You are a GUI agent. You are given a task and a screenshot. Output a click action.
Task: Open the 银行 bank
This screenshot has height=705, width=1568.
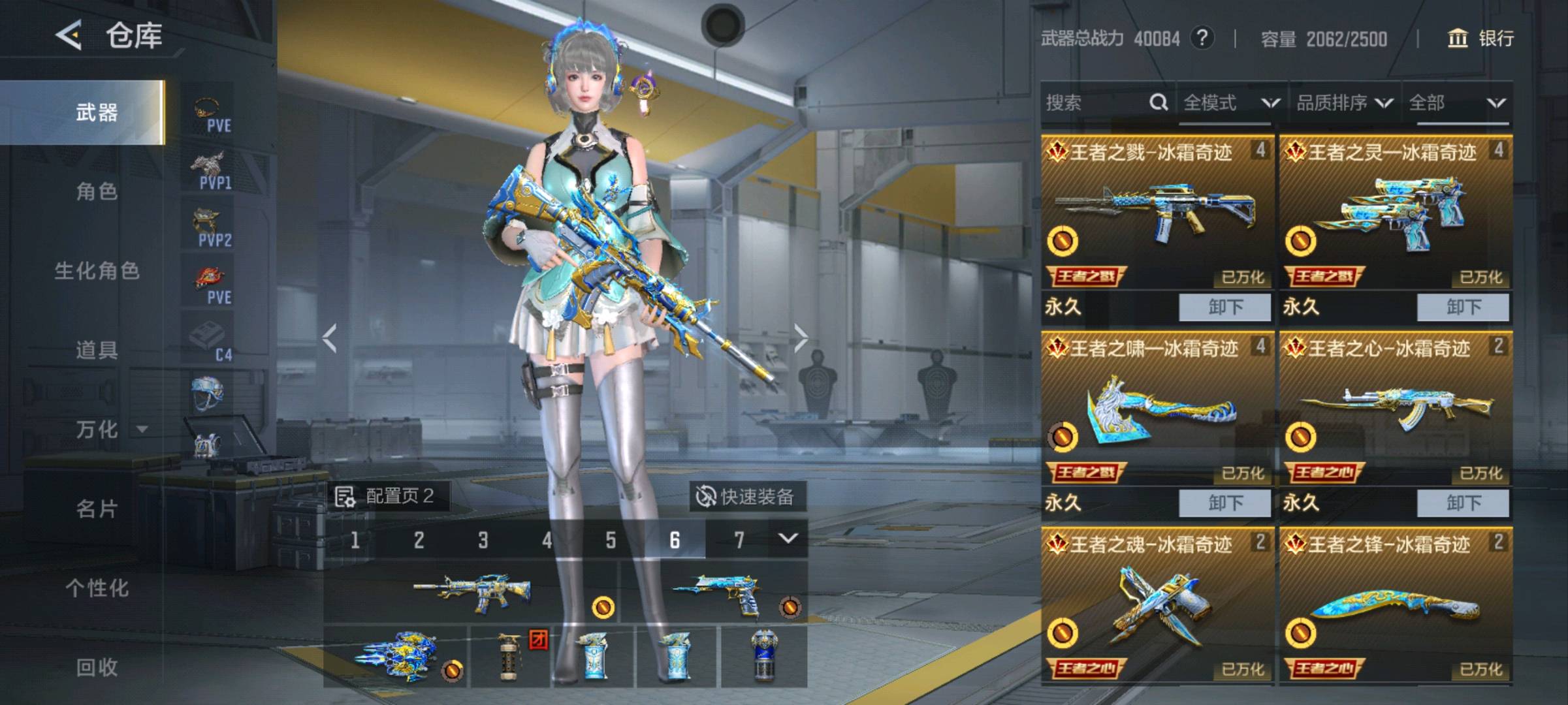pyautogui.click(x=1481, y=39)
